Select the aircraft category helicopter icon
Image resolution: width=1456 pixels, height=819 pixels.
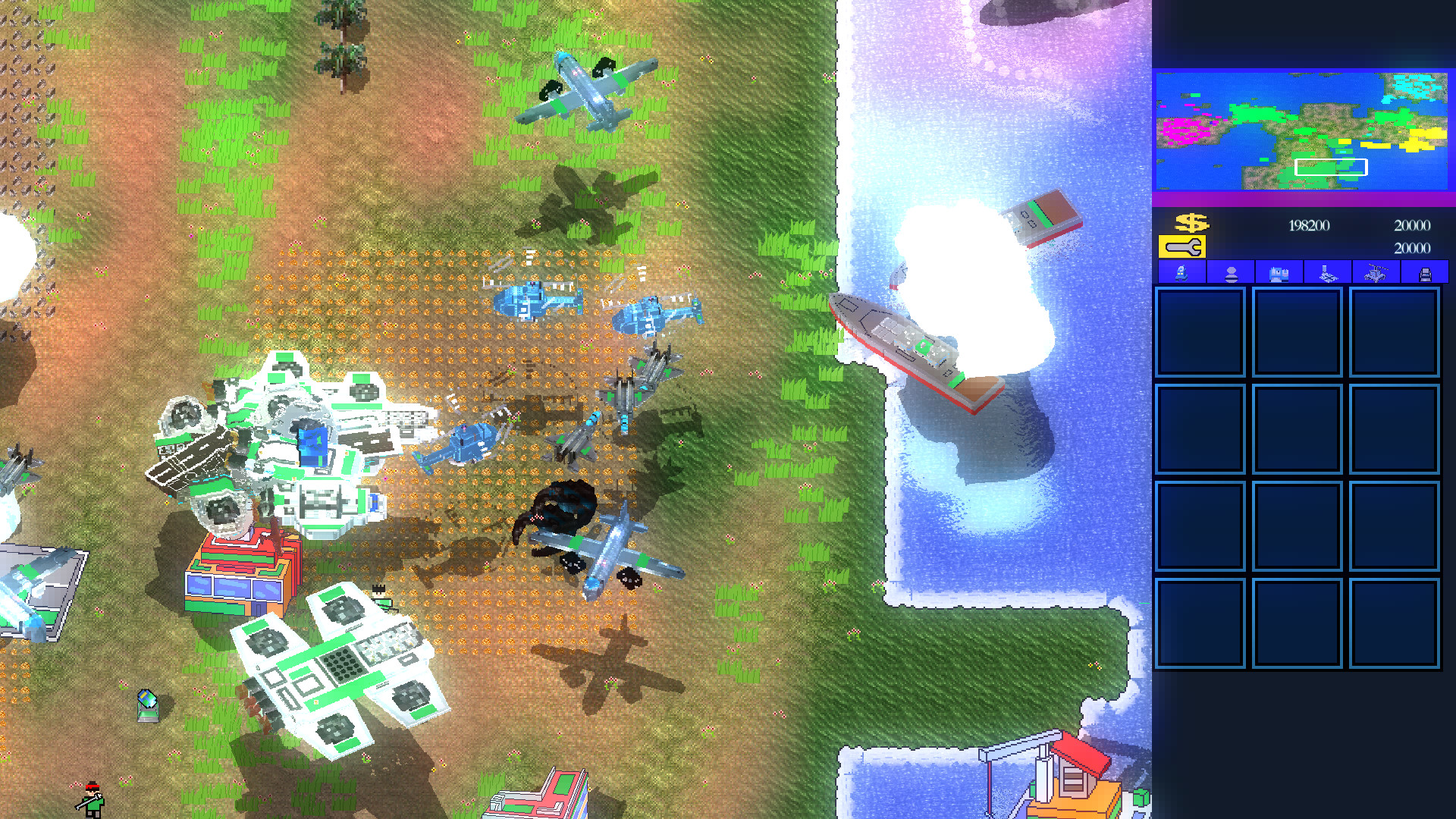[x=1376, y=273]
